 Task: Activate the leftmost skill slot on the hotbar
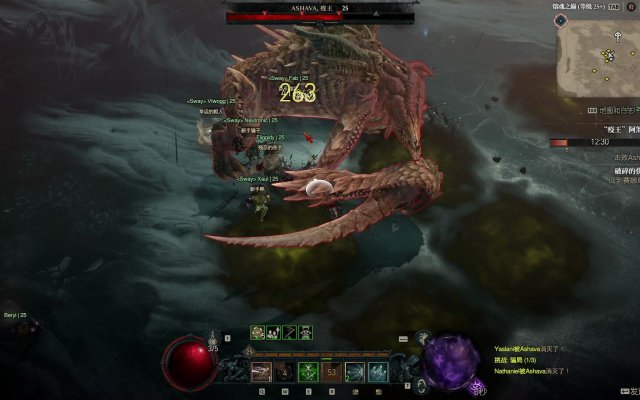point(261,372)
